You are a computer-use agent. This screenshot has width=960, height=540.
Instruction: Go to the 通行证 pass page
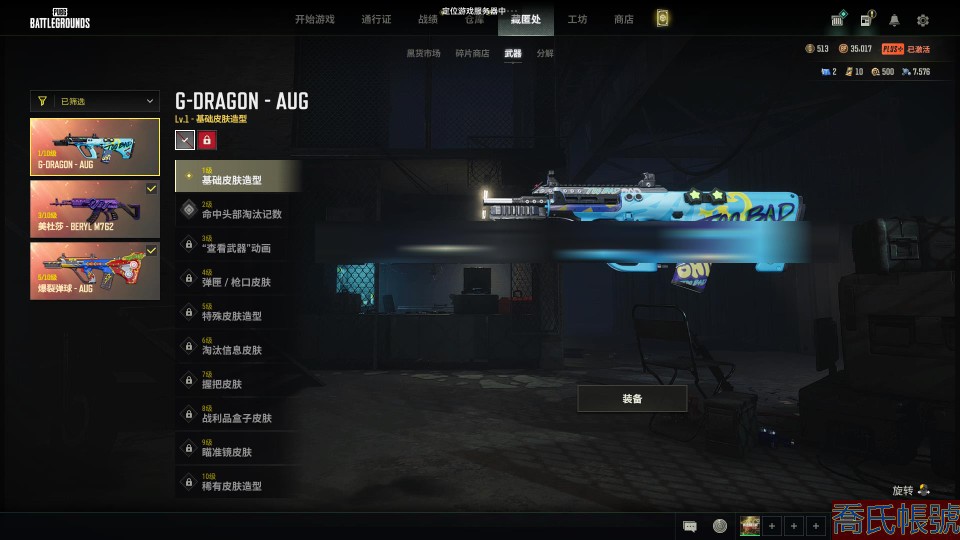coord(376,20)
